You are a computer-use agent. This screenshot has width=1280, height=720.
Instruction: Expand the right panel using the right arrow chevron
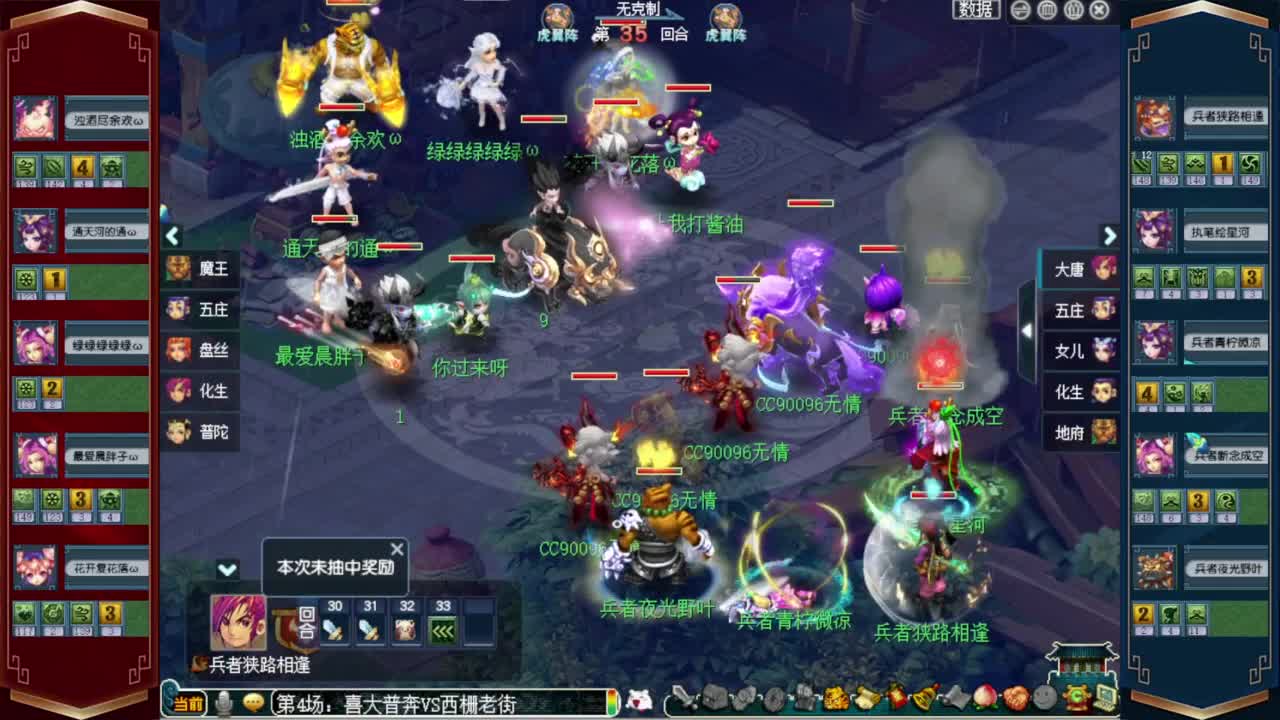1109,237
